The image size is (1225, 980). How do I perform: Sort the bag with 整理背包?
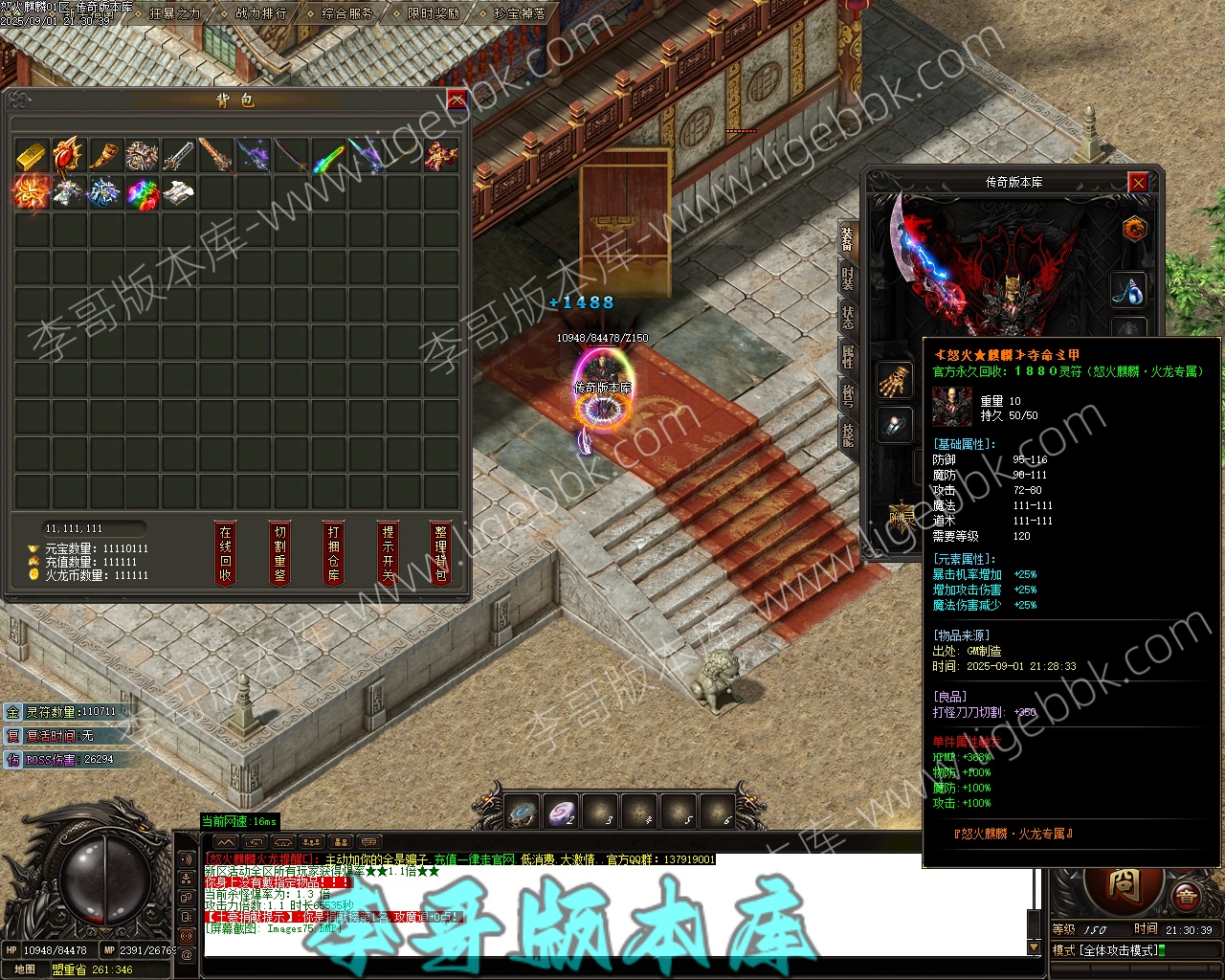(x=440, y=553)
